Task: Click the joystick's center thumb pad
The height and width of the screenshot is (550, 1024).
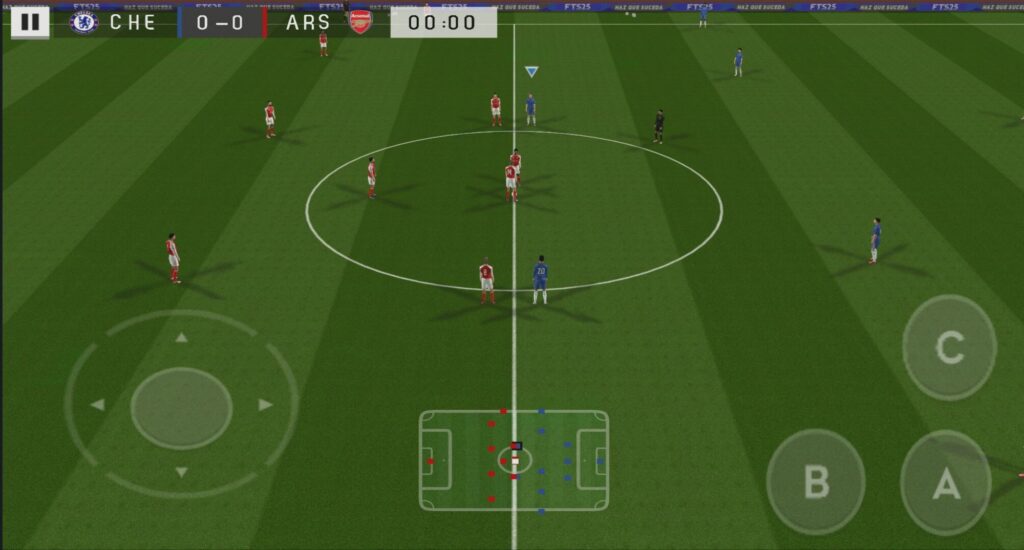Action: pos(181,407)
